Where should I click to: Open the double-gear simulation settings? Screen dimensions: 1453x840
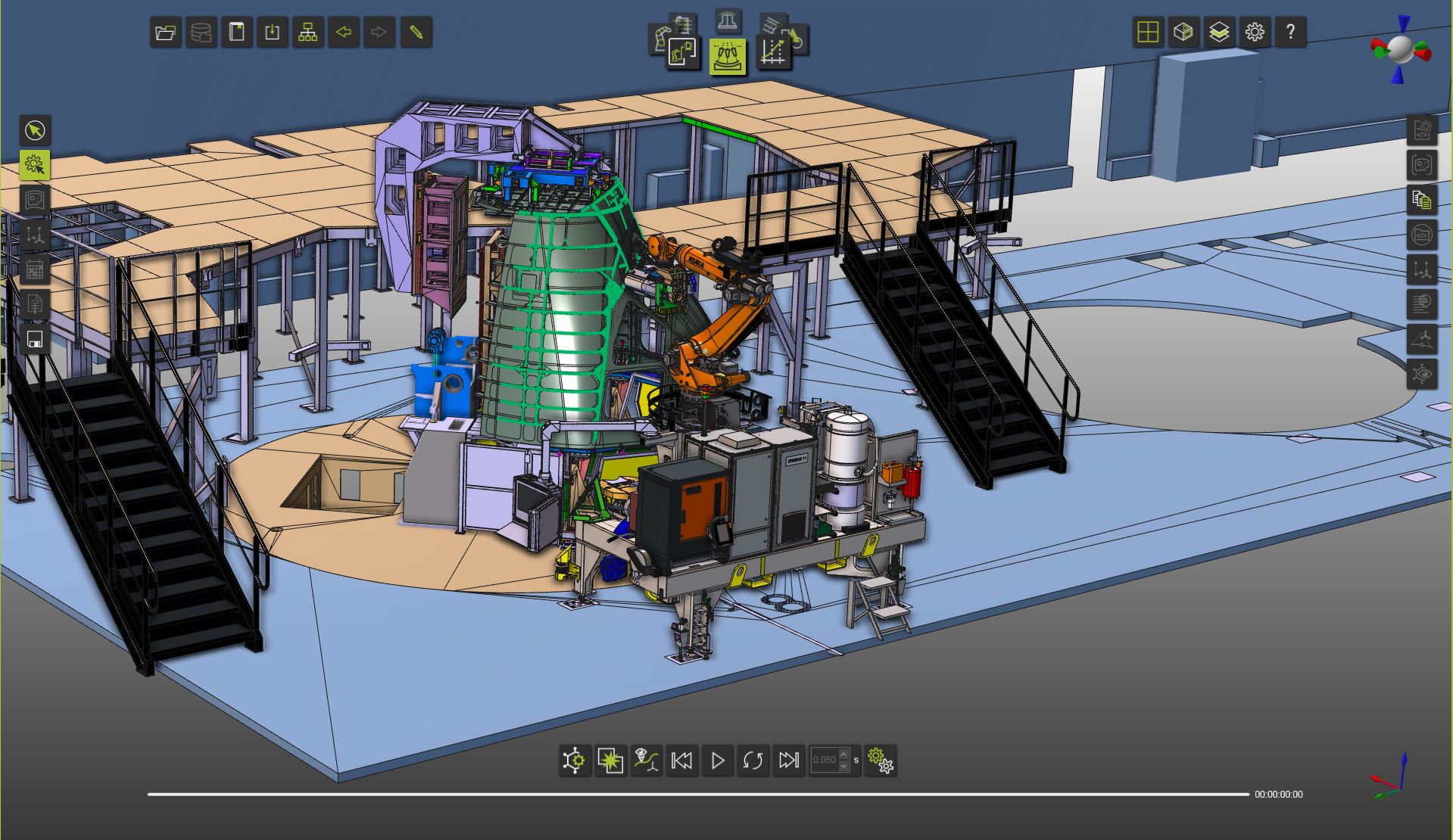pos(881,760)
